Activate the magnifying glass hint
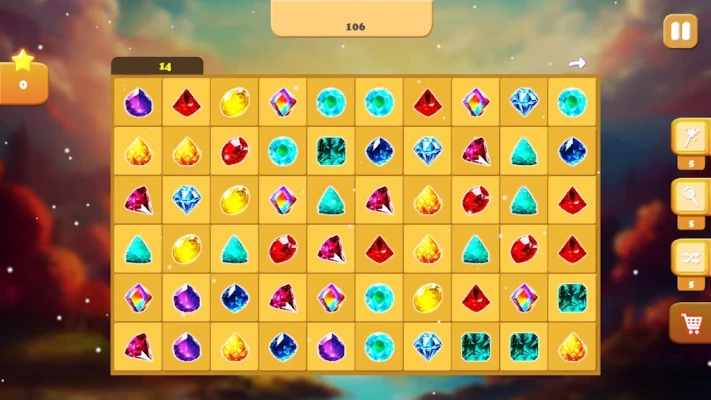 coord(691,196)
